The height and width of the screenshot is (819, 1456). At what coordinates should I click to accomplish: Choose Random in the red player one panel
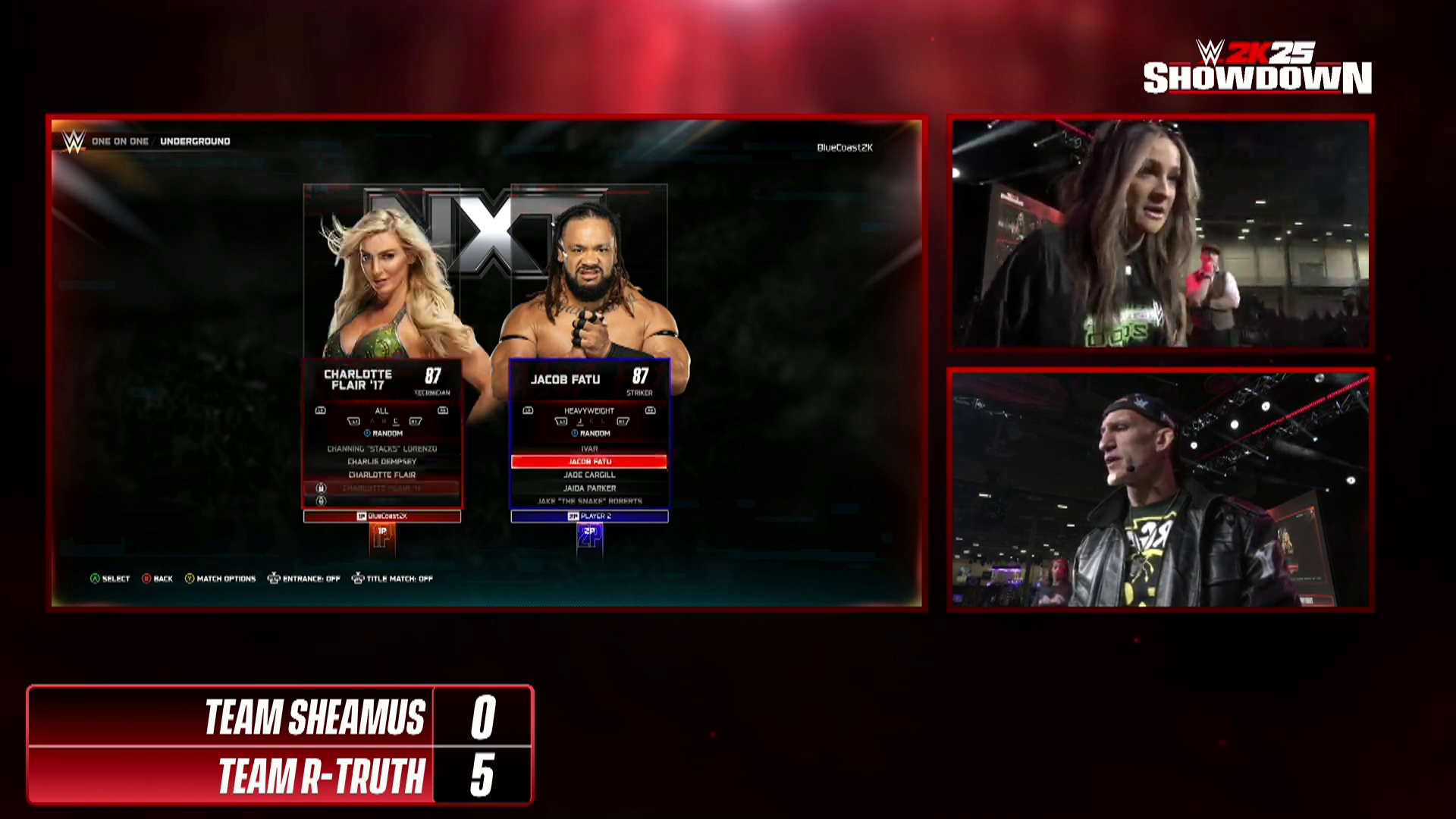point(383,433)
